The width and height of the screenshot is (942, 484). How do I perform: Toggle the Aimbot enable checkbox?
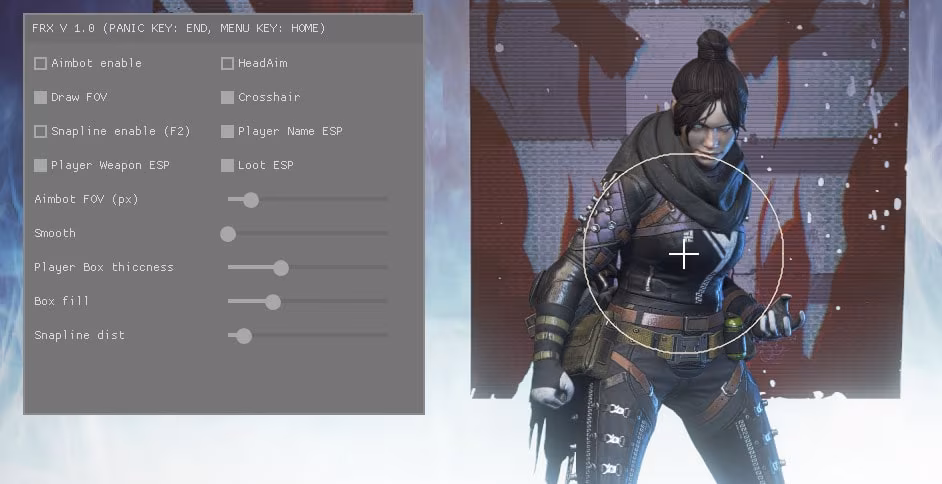click(x=41, y=64)
